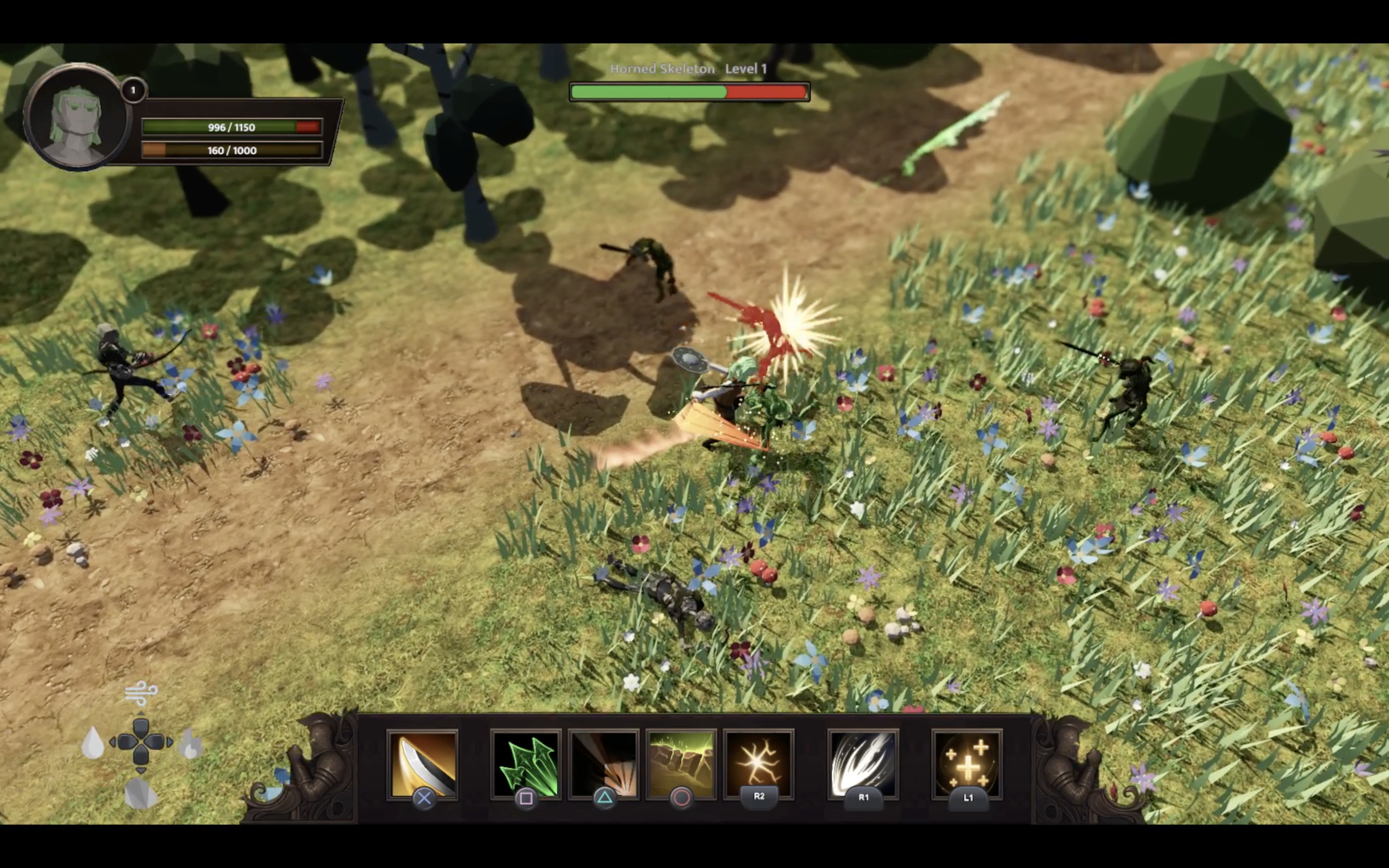This screenshot has height=868, width=1389.
Task: Cast the golden crosses healing ability
Action: point(967,763)
